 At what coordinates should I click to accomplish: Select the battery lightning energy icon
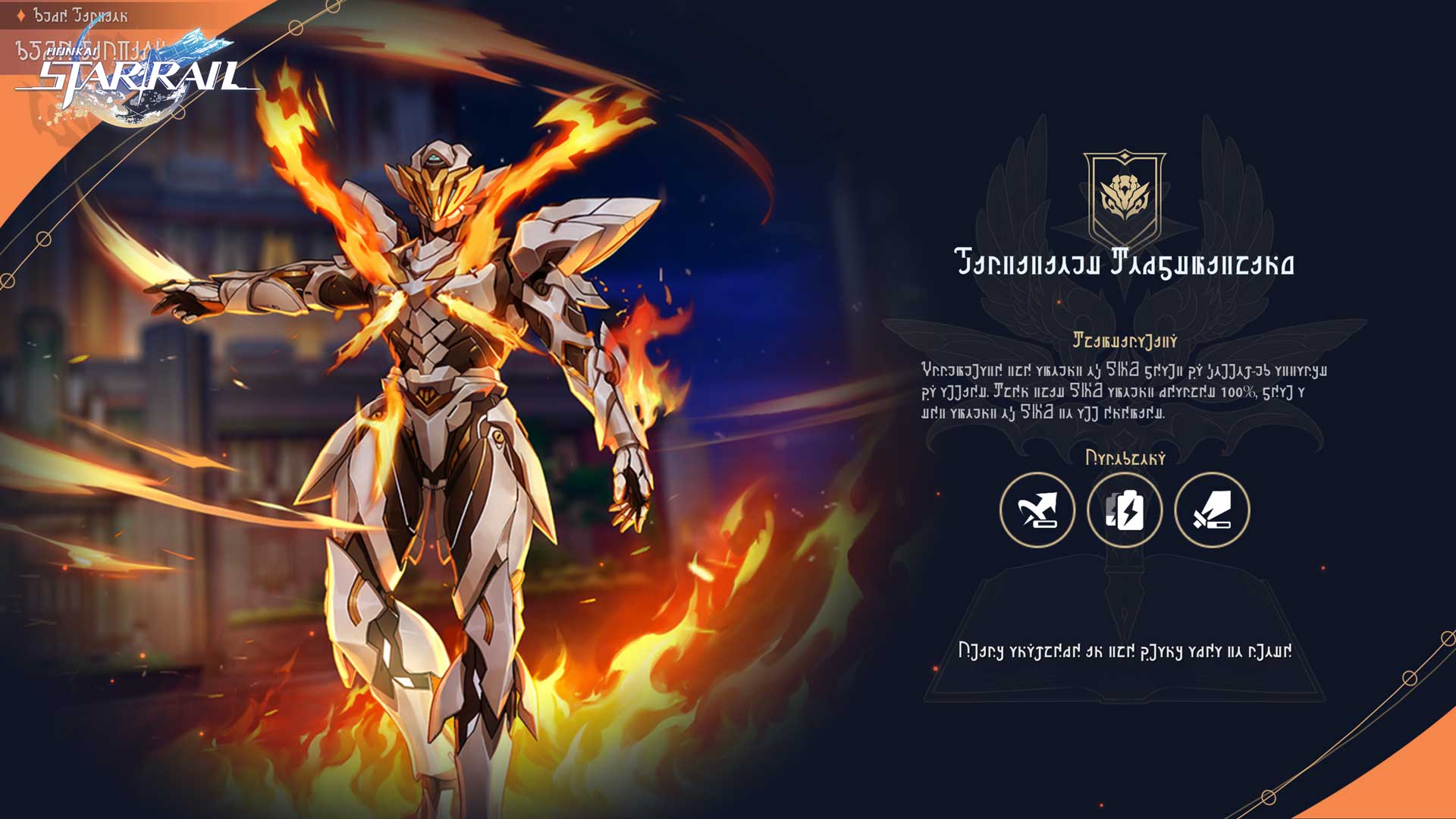1125,510
